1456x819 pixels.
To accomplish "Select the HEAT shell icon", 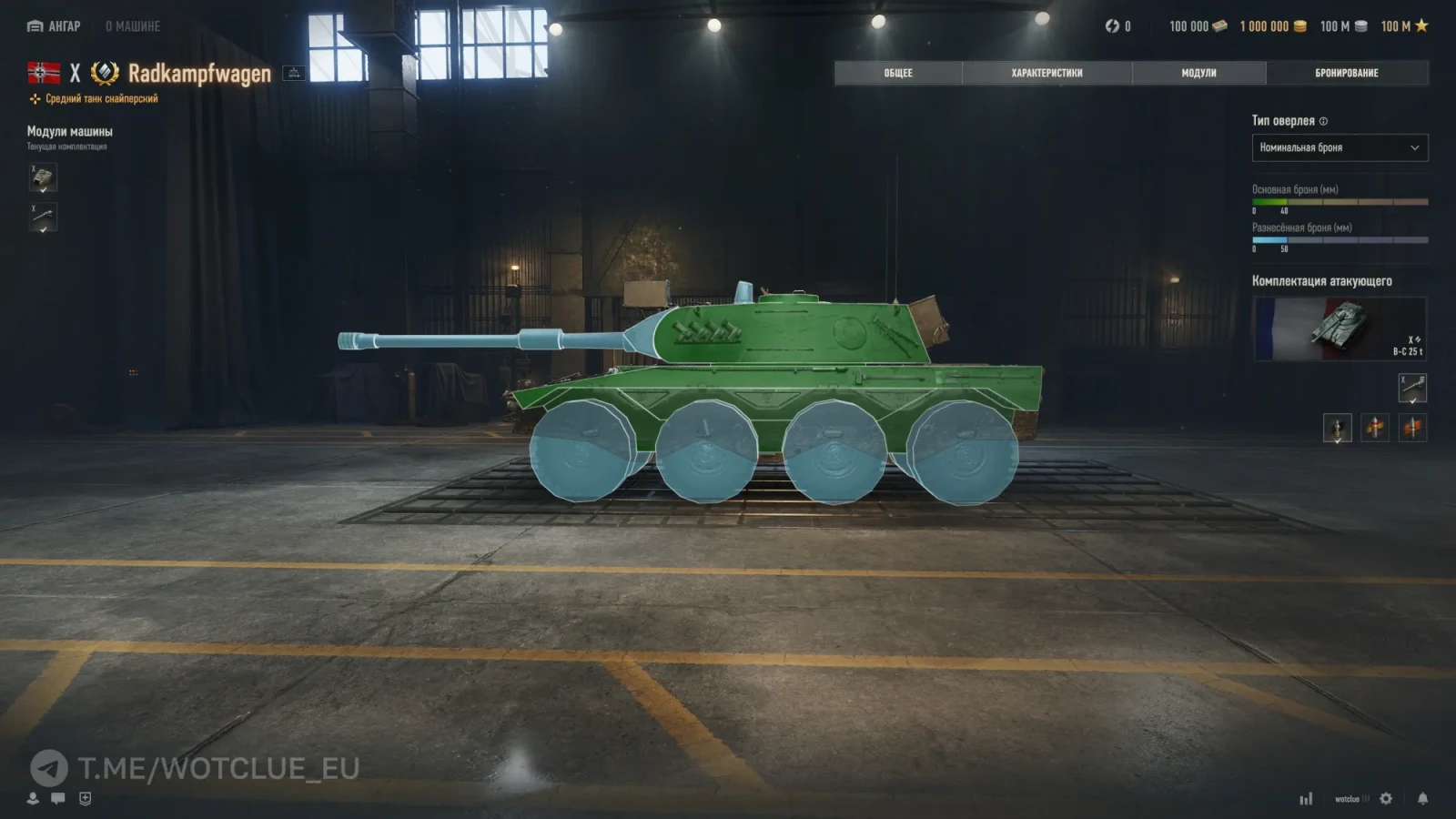I will (x=1413, y=428).
